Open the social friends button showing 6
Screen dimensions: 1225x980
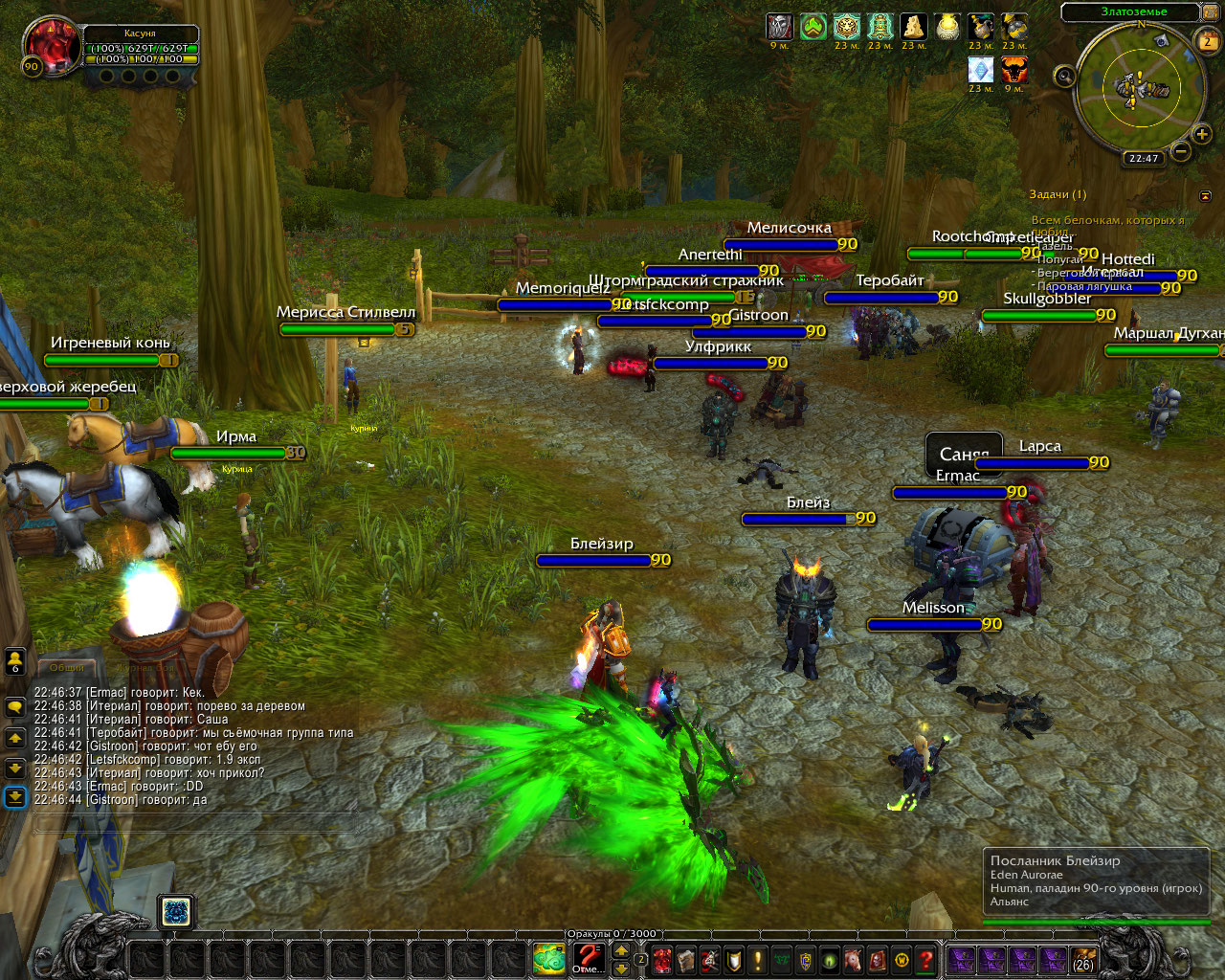(15, 660)
